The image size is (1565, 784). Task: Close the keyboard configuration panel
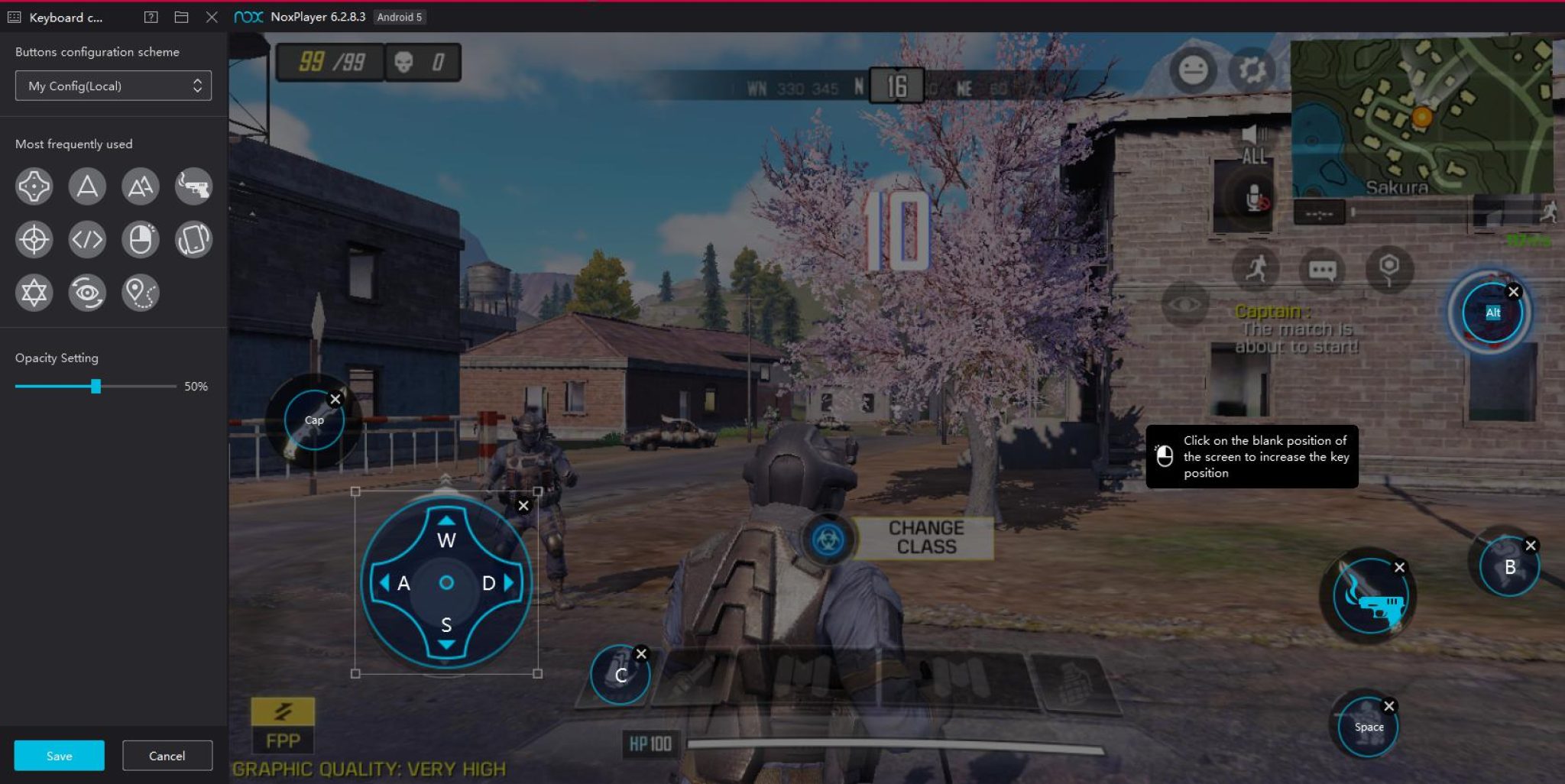click(212, 17)
